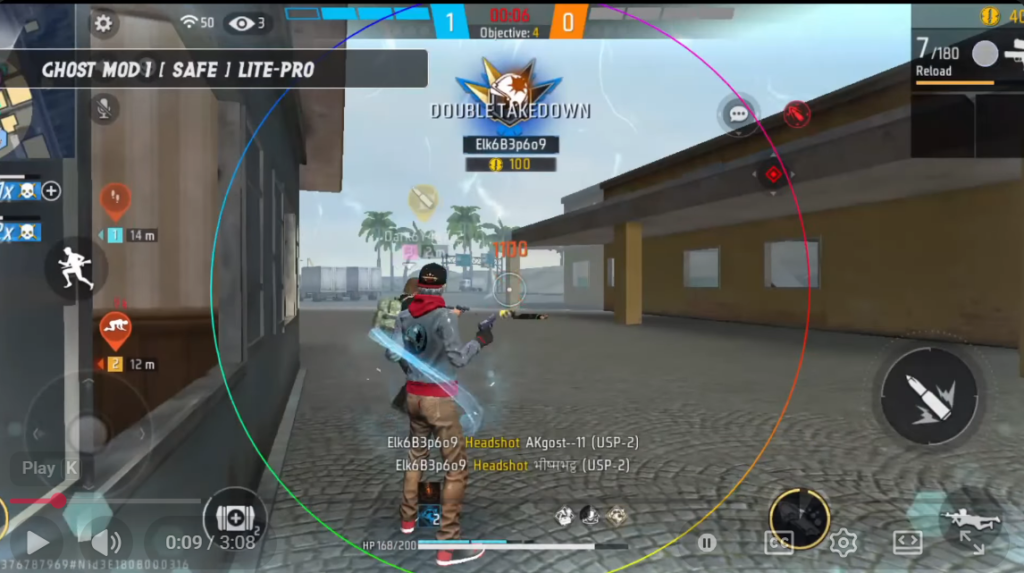This screenshot has height=573, width=1024.
Task: Activate the gold-ringed skill button
Action: pos(799,518)
